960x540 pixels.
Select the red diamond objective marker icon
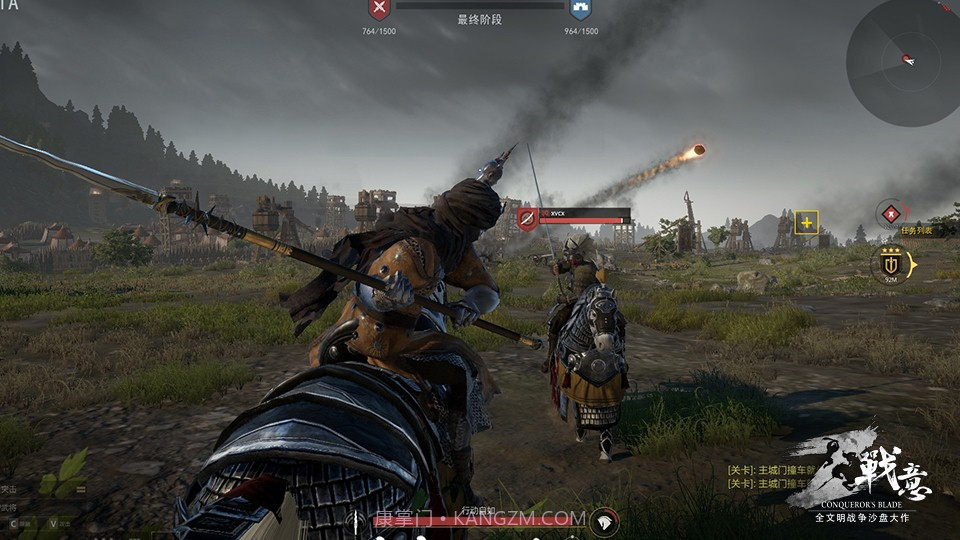coord(889,213)
